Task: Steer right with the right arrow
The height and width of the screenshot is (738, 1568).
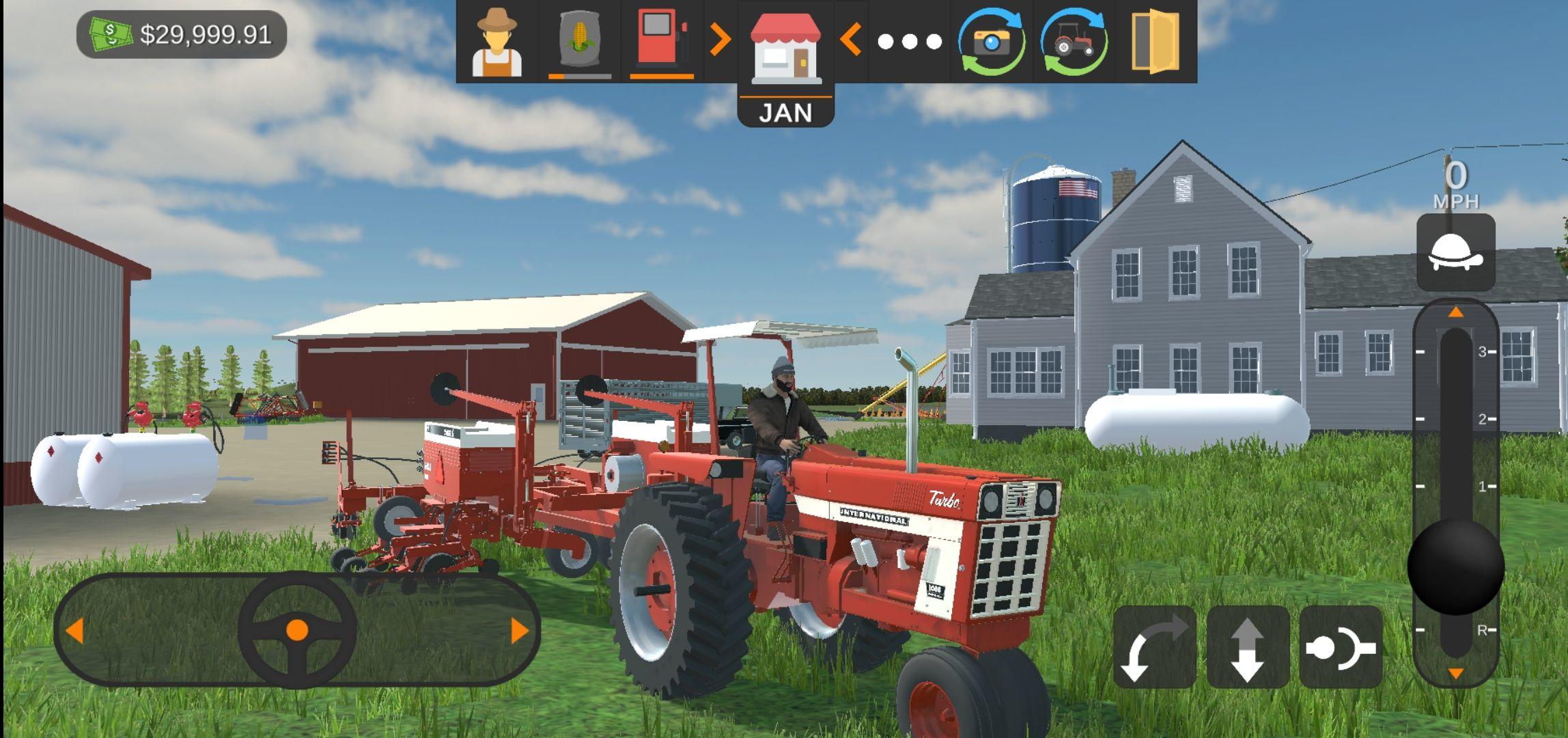Action: pyautogui.click(x=519, y=630)
